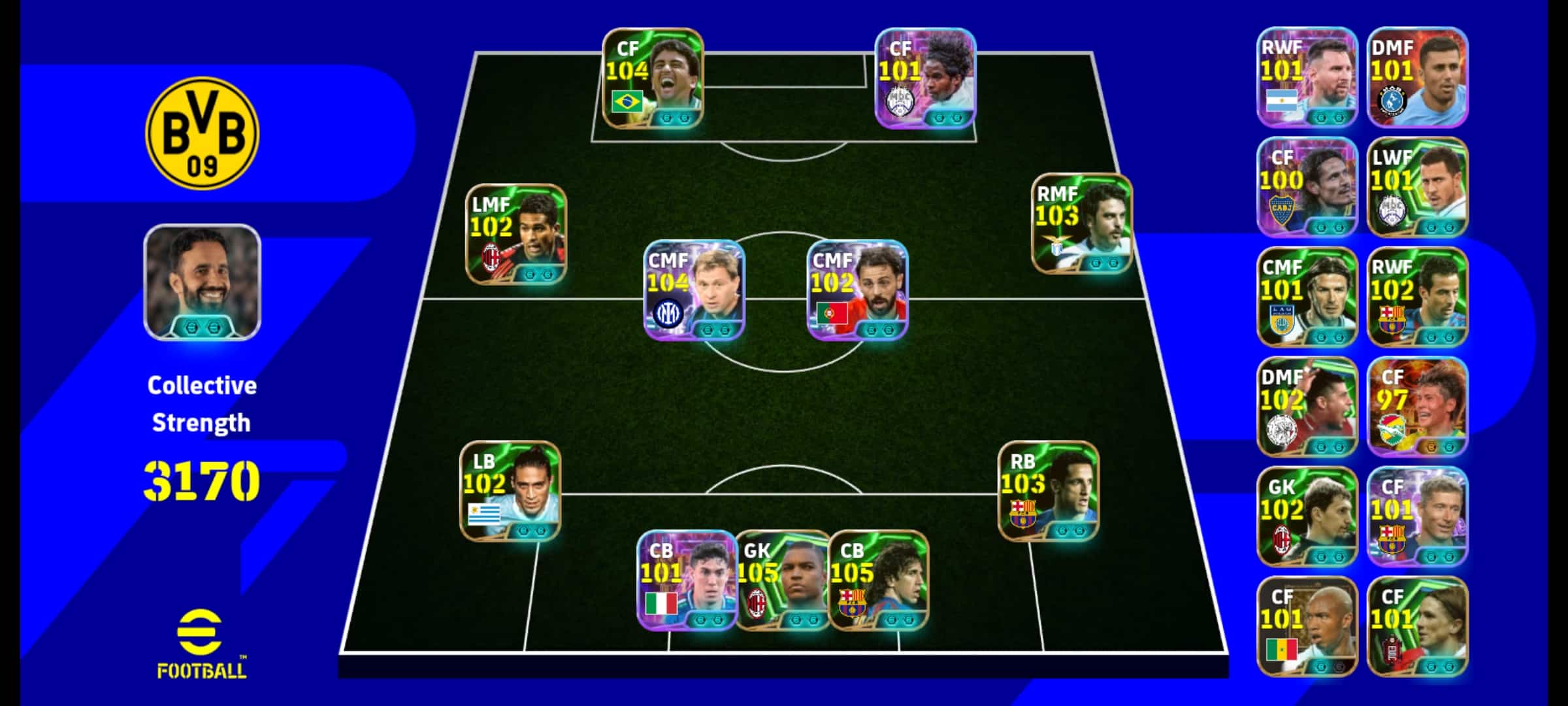Choose substitute LWF 101 card

(1417, 187)
